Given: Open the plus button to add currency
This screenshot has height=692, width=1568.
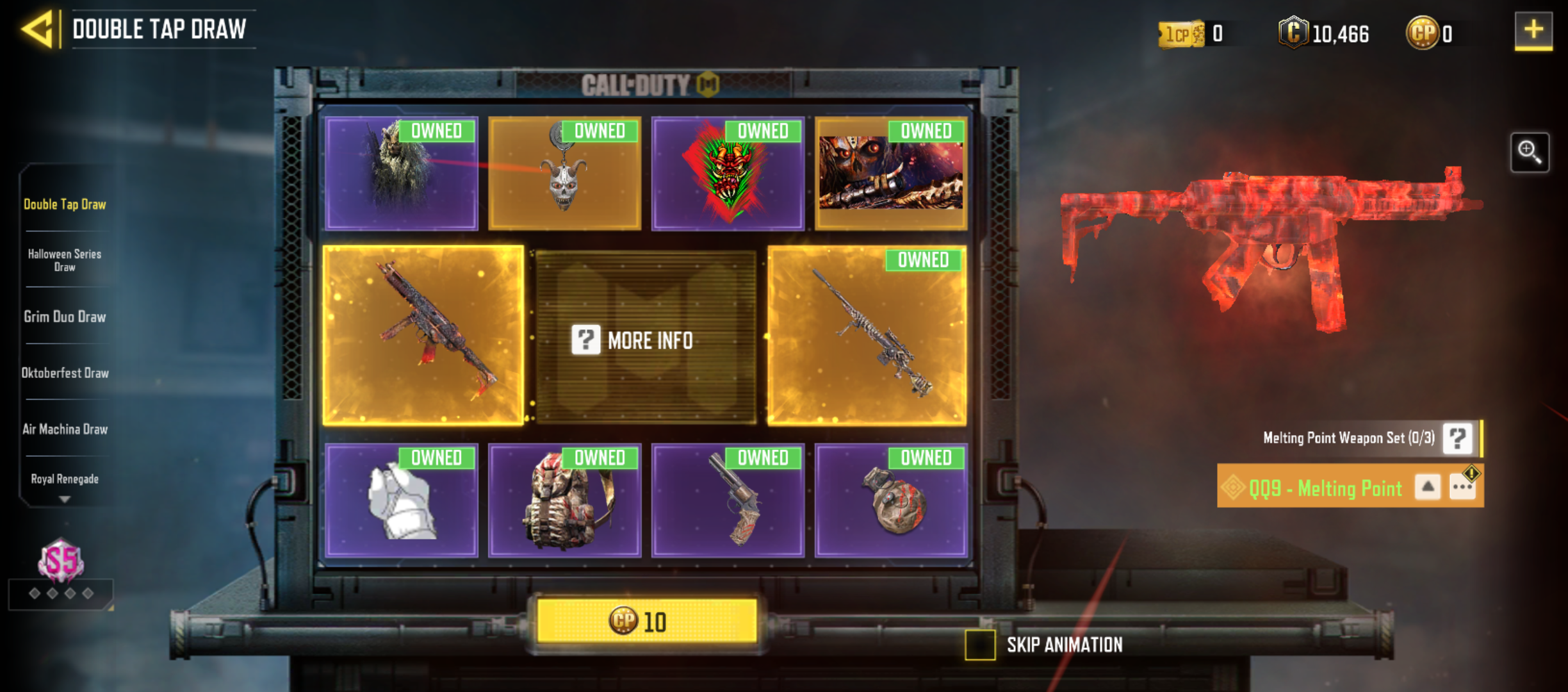Looking at the screenshot, I should click(x=1533, y=30).
